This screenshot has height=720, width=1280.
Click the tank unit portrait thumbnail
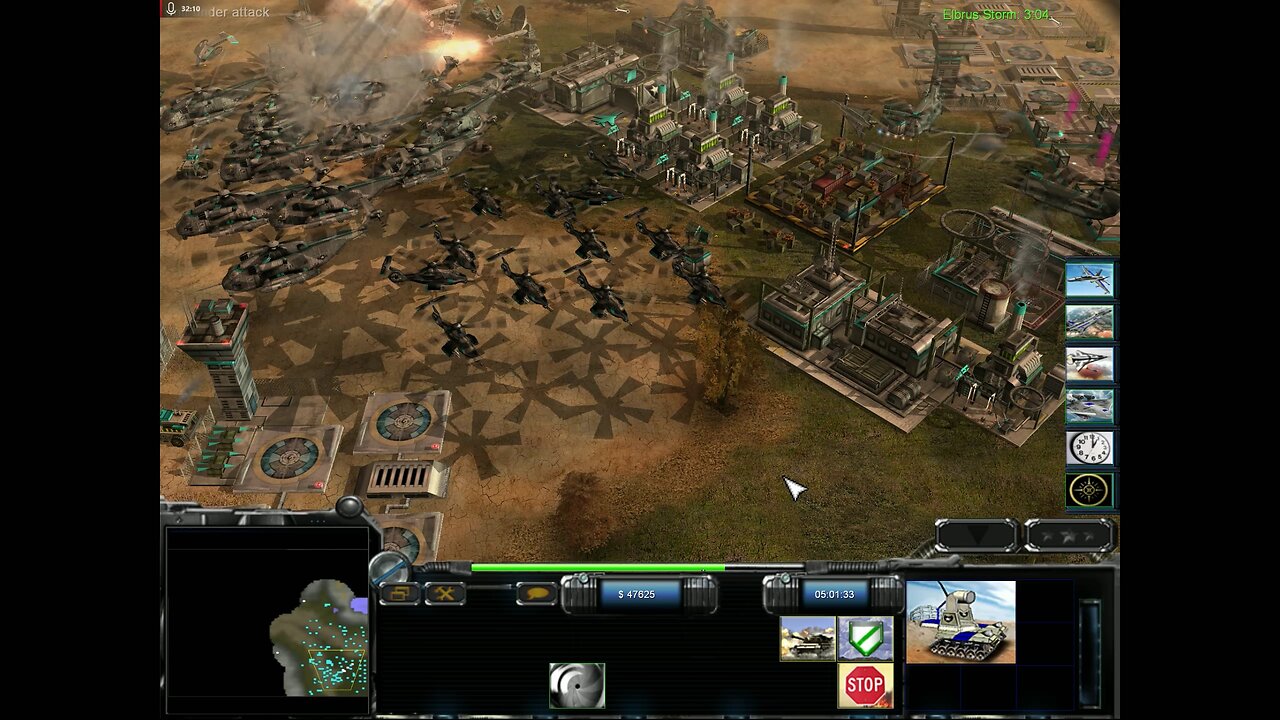coord(961,625)
